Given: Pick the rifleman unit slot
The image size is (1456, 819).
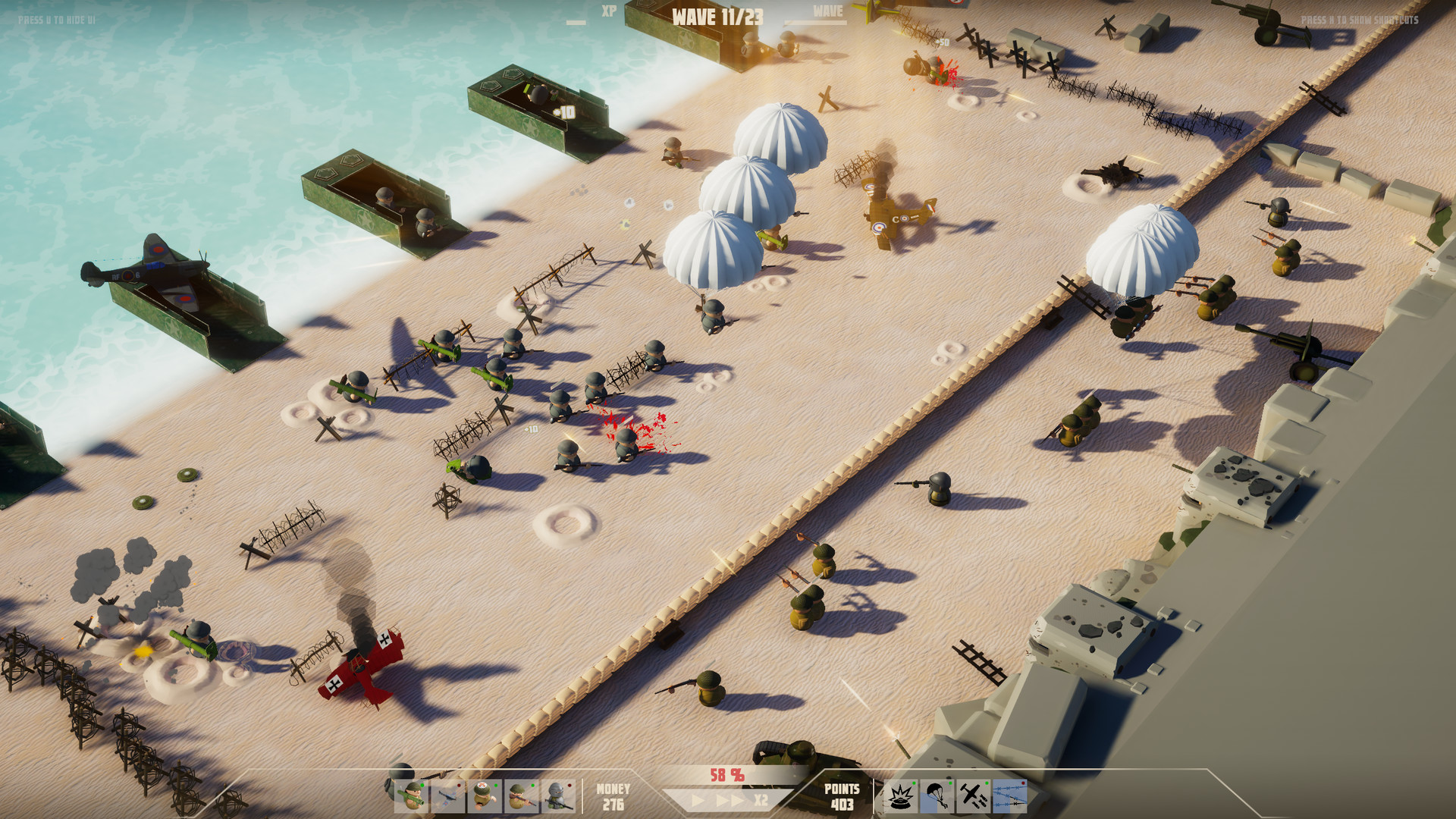Looking at the screenshot, I should pyautogui.click(x=520, y=797).
